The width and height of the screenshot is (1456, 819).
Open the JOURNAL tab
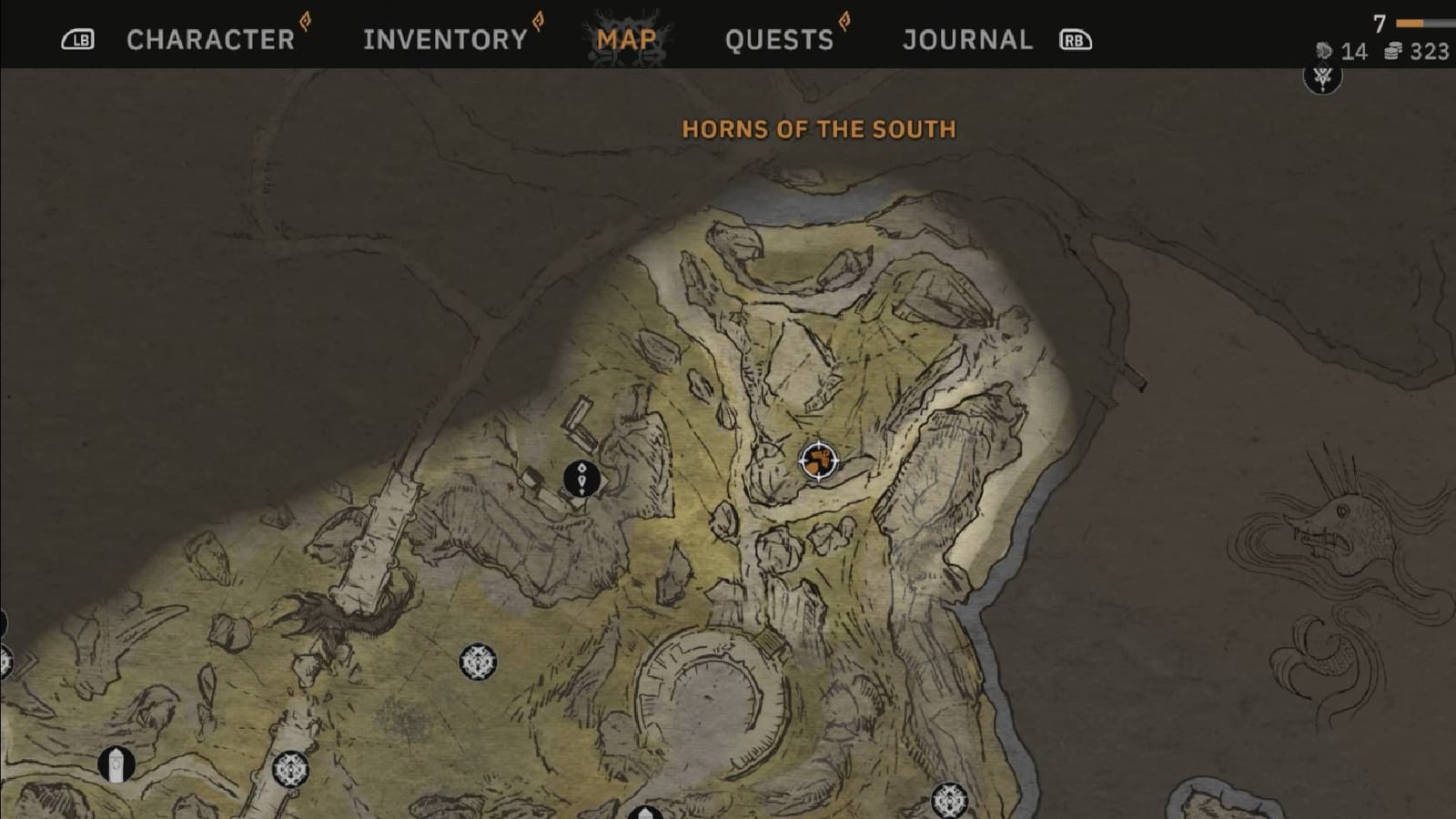pos(966,39)
